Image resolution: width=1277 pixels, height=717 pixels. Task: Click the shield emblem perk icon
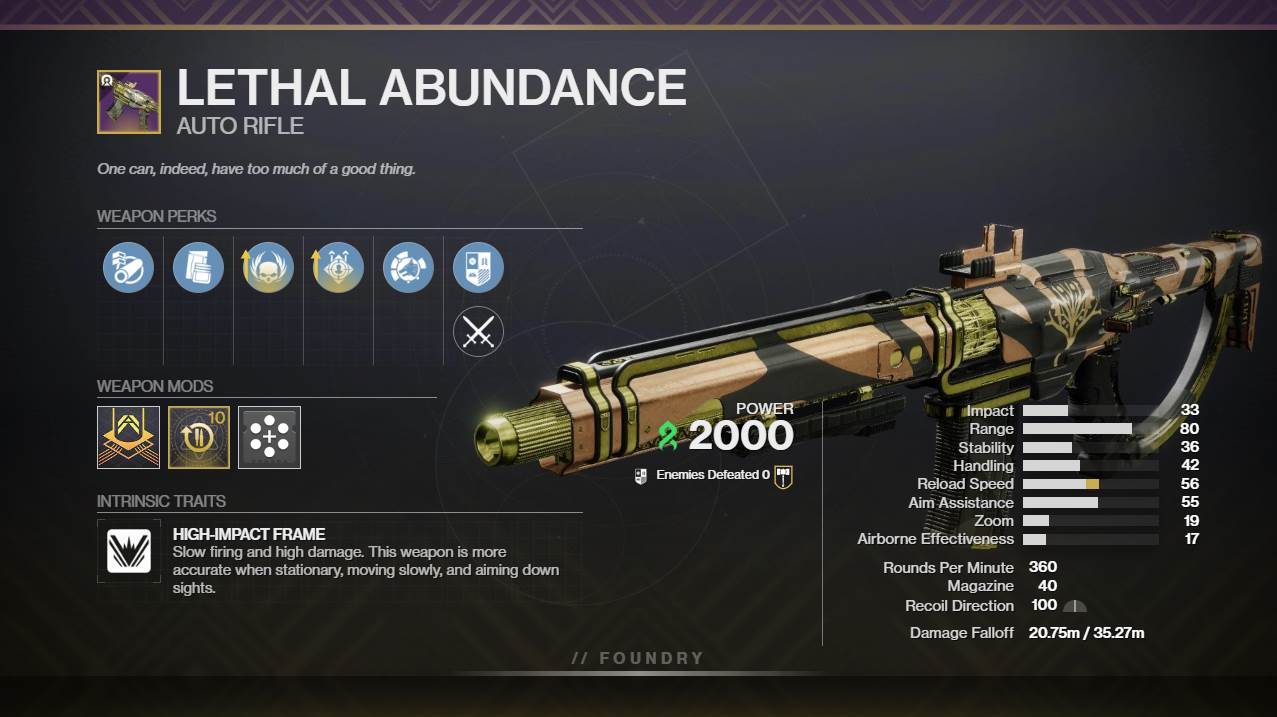478,267
